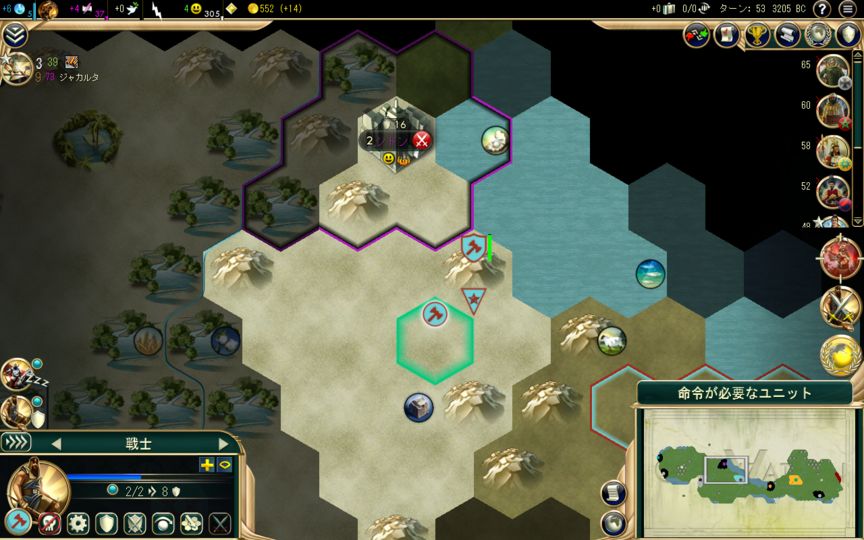Open the help question mark button
The width and height of the screenshot is (864, 540).
tap(820, 9)
